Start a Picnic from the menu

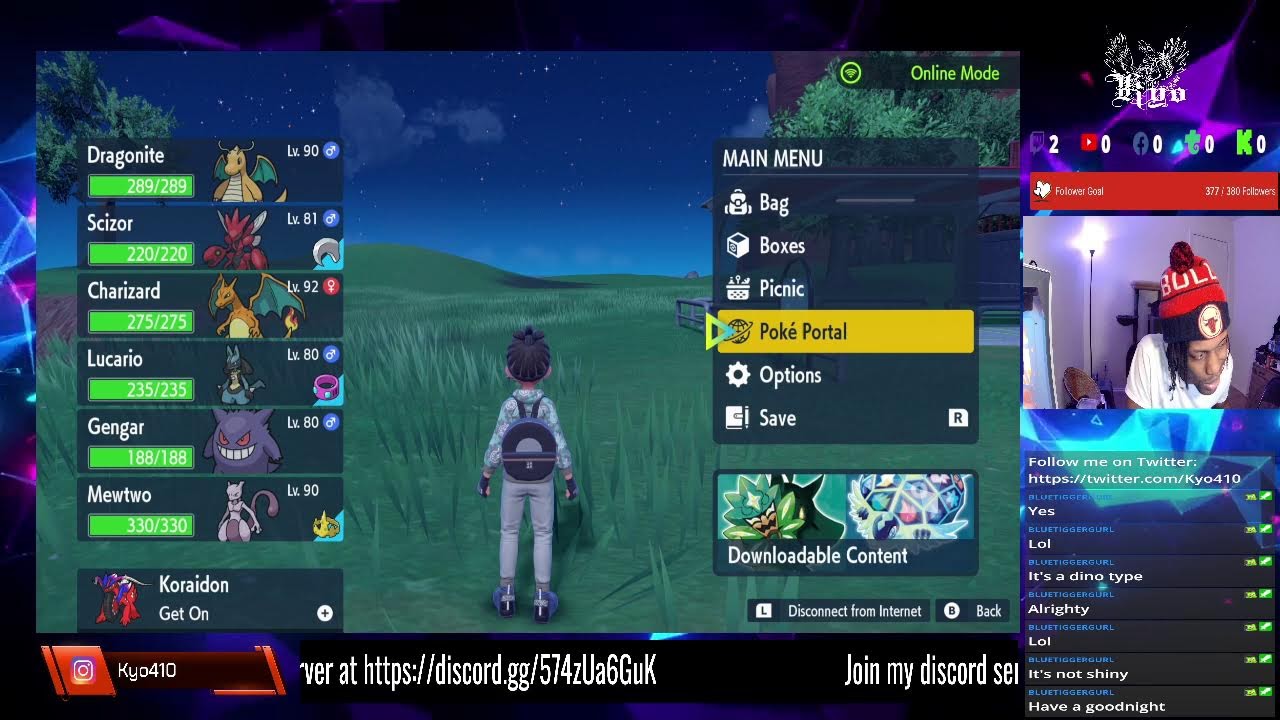tap(845, 289)
